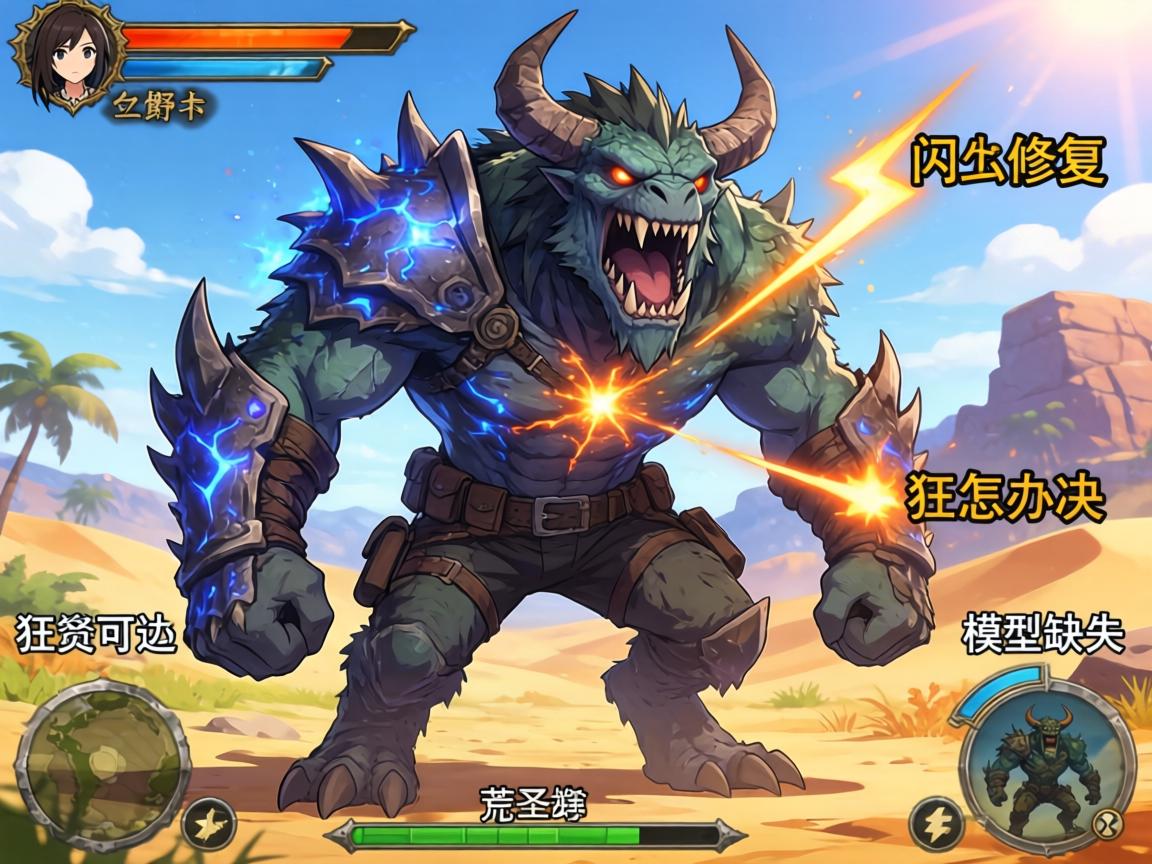Select the 狂怎办决 label

pos(1005,497)
